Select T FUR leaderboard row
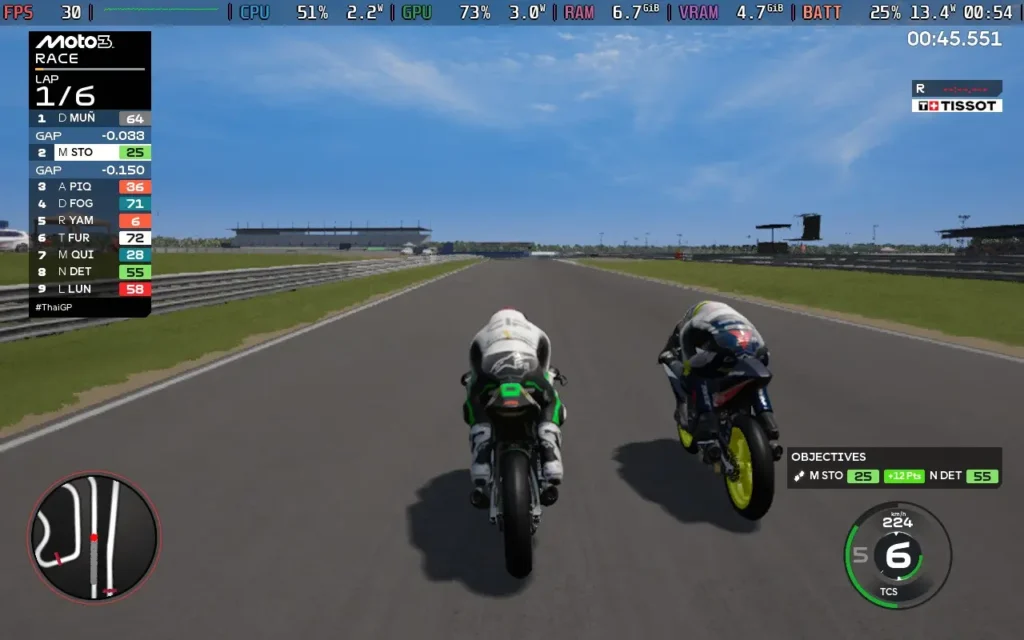This screenshot has height=640, width=1024. 91,238
